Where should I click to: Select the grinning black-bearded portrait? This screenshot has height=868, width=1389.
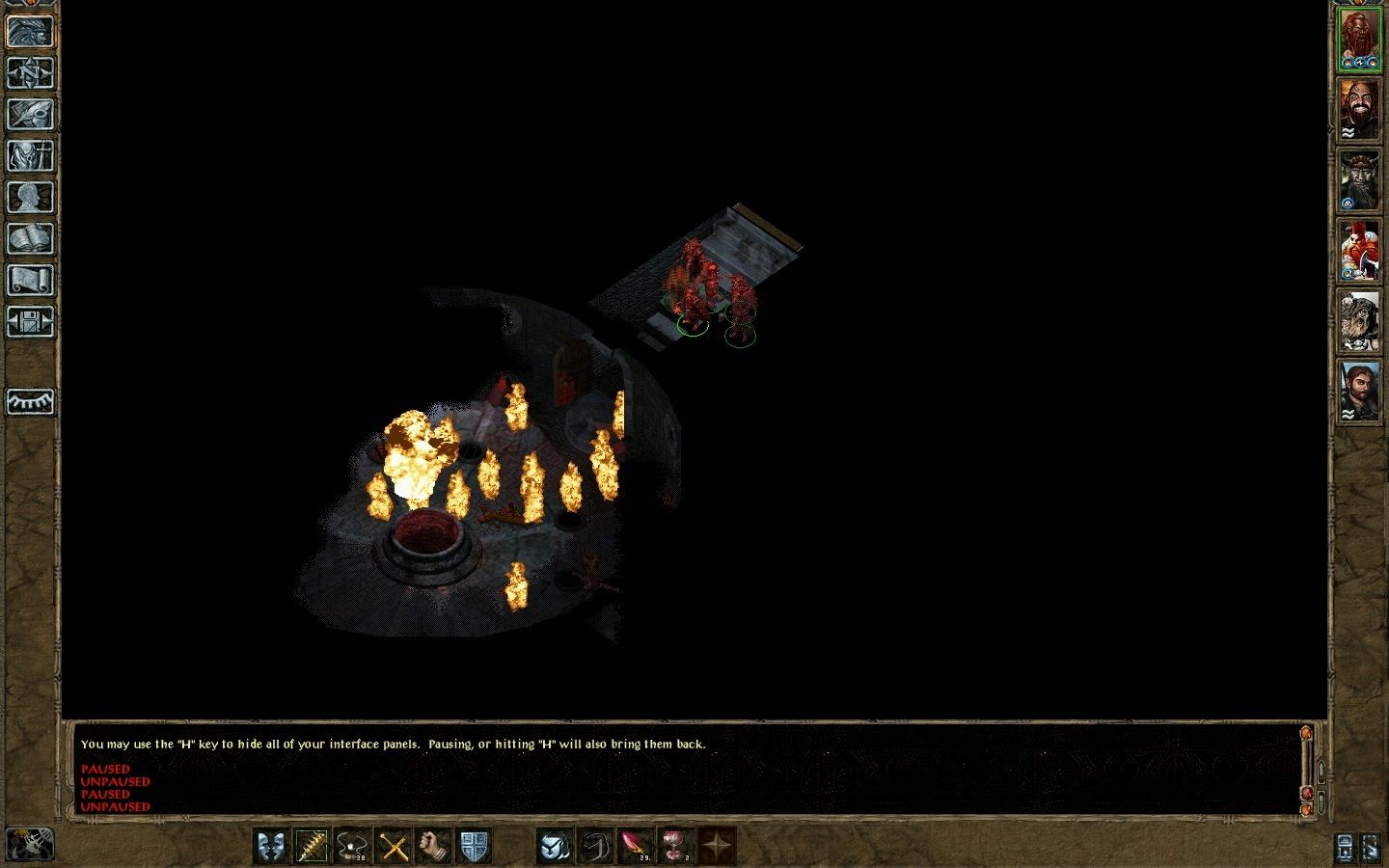[1359, 110]
